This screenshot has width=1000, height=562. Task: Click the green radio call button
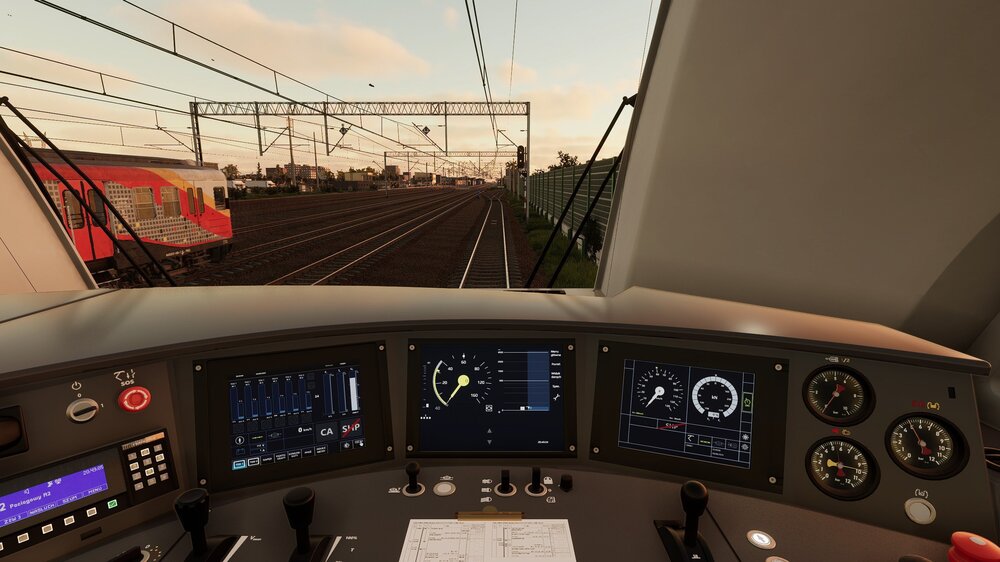[x=113, y=505]
